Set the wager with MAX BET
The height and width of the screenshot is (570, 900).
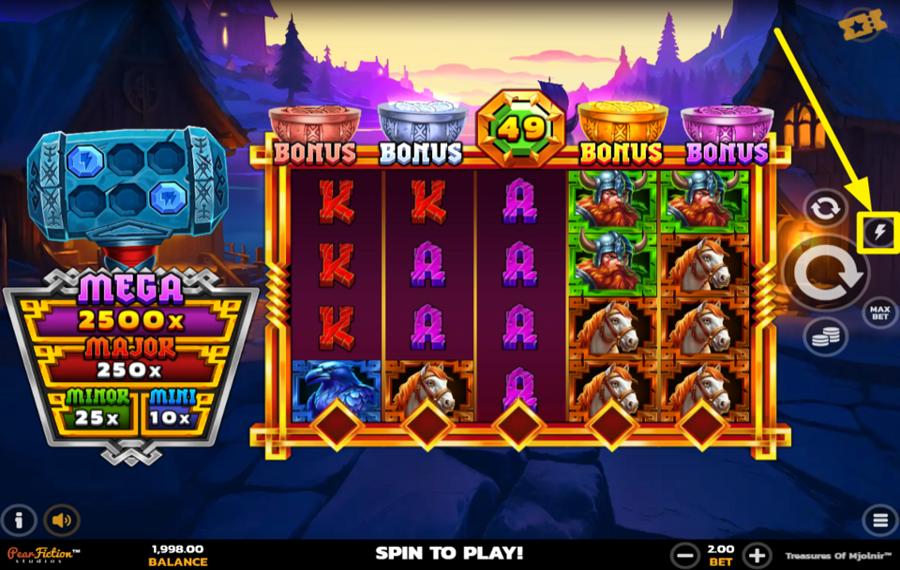(879, 313)
